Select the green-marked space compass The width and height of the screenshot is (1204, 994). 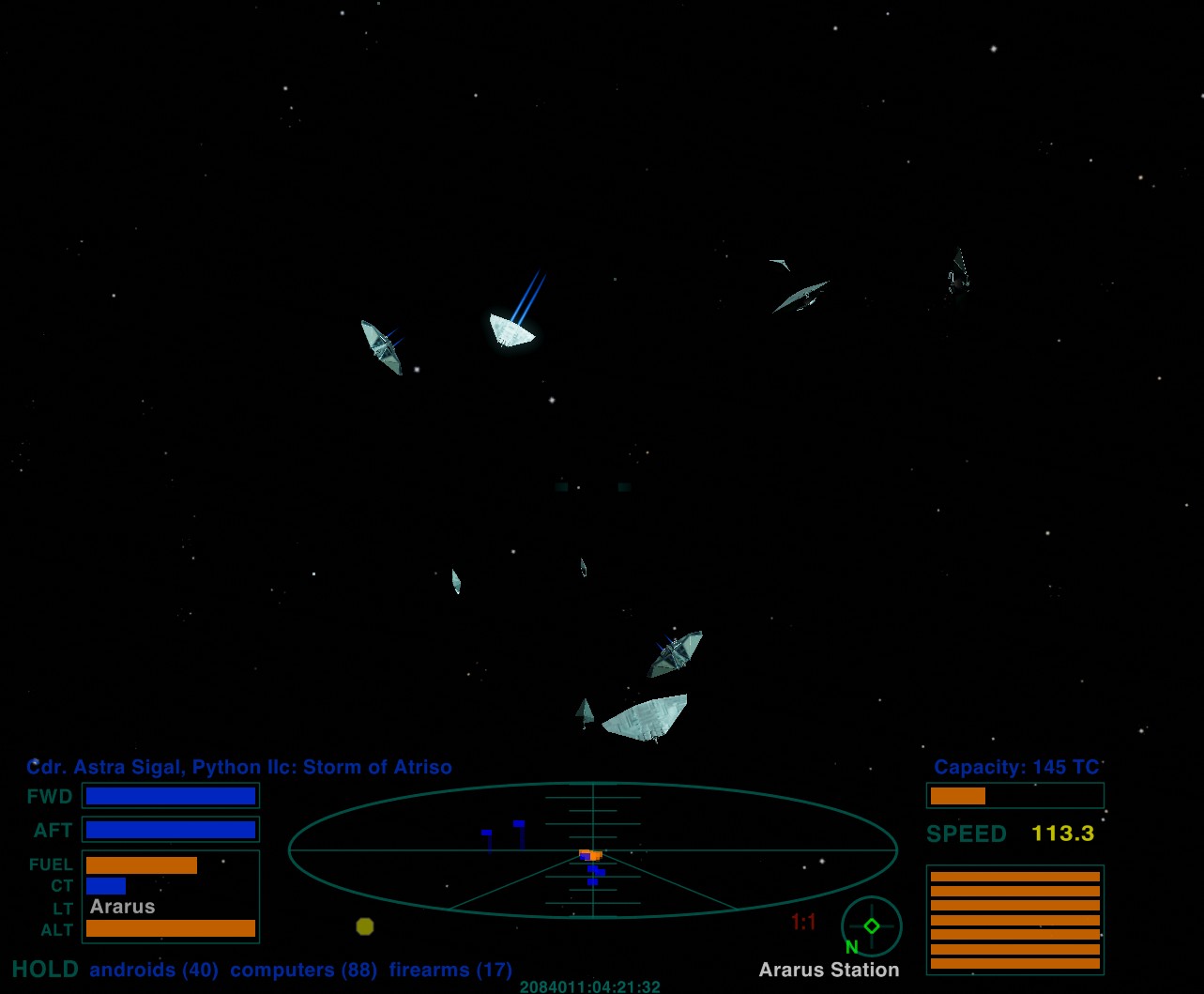[871, 926]
